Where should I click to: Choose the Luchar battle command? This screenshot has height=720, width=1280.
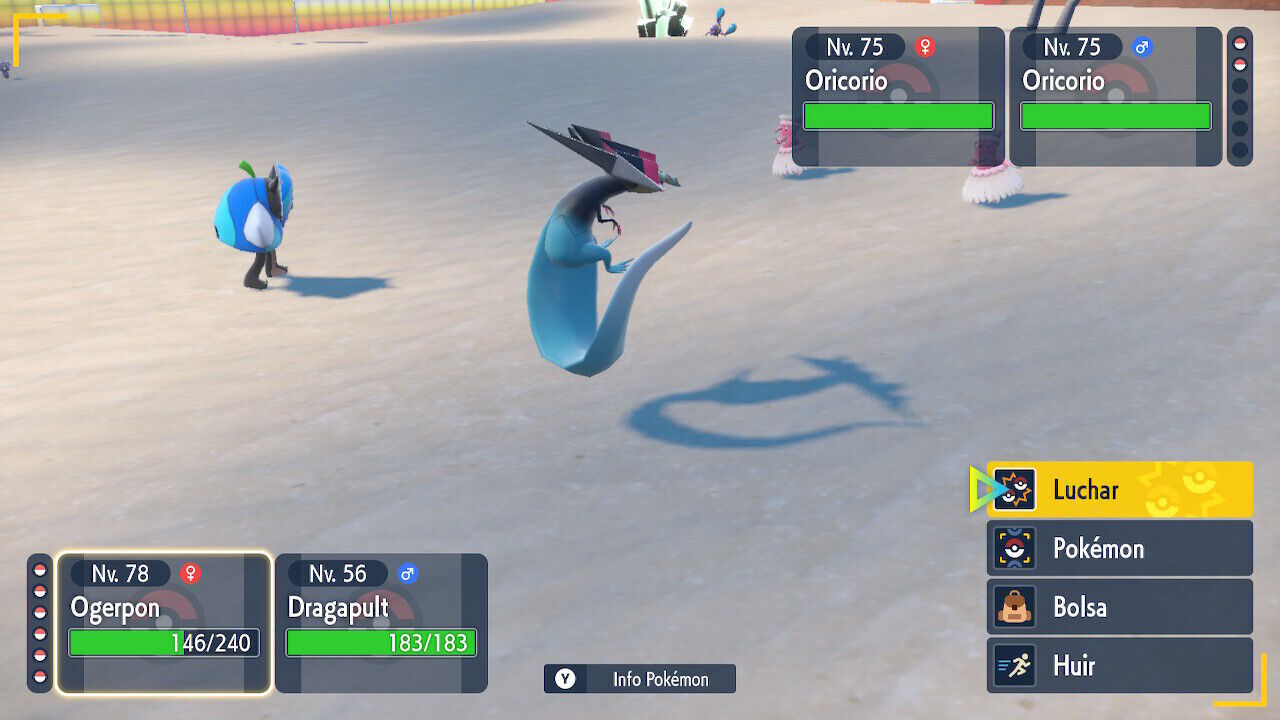[1119, 489]
